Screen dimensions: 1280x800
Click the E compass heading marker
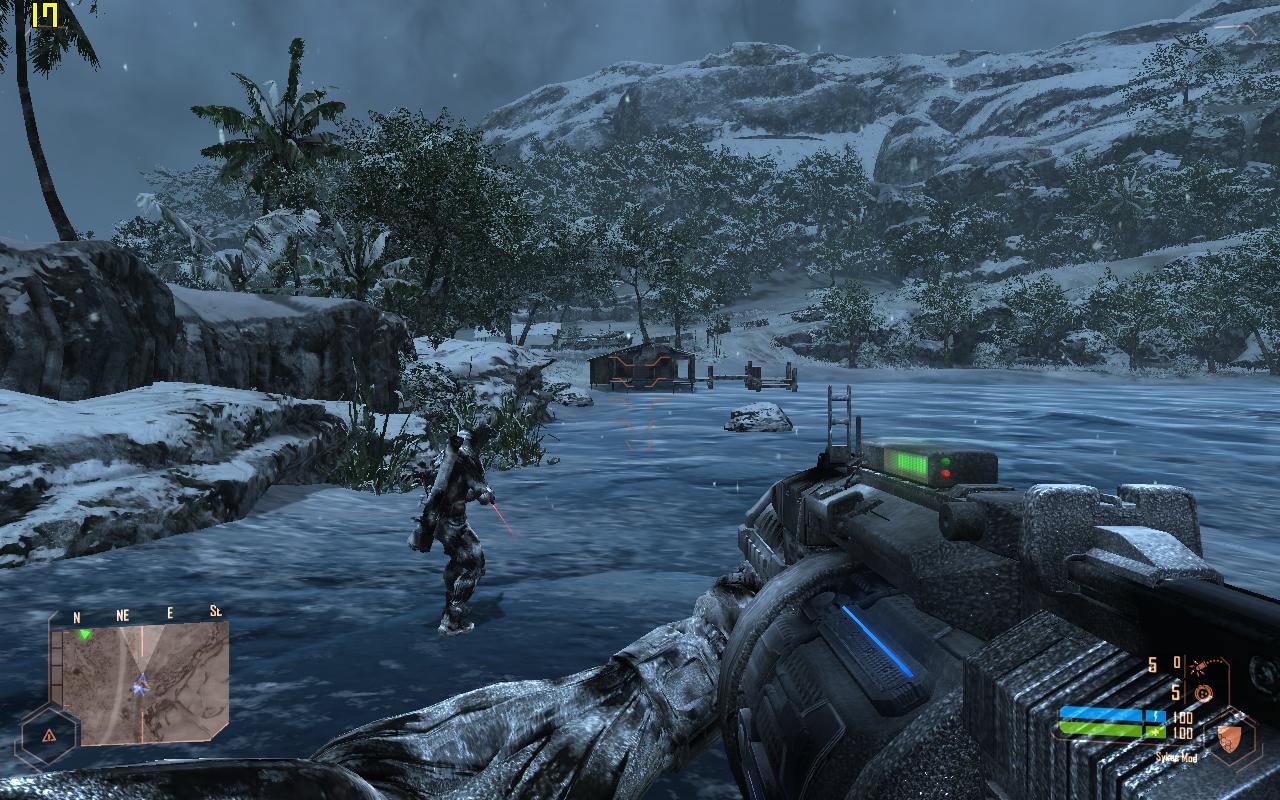169,613
